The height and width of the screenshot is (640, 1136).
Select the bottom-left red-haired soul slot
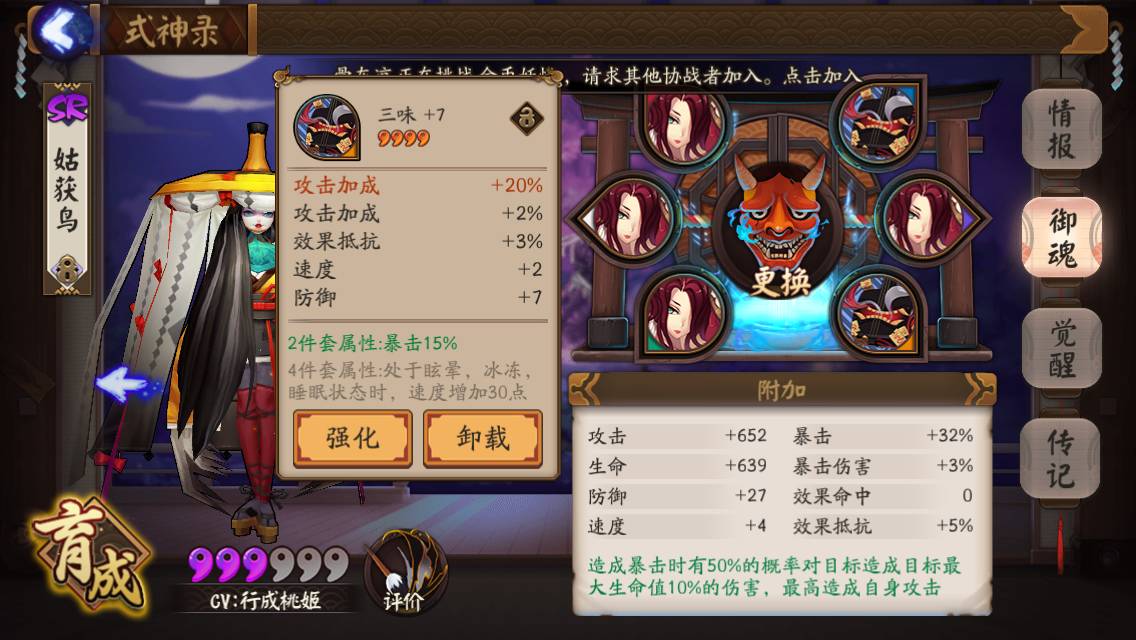[x=684, y=312]
